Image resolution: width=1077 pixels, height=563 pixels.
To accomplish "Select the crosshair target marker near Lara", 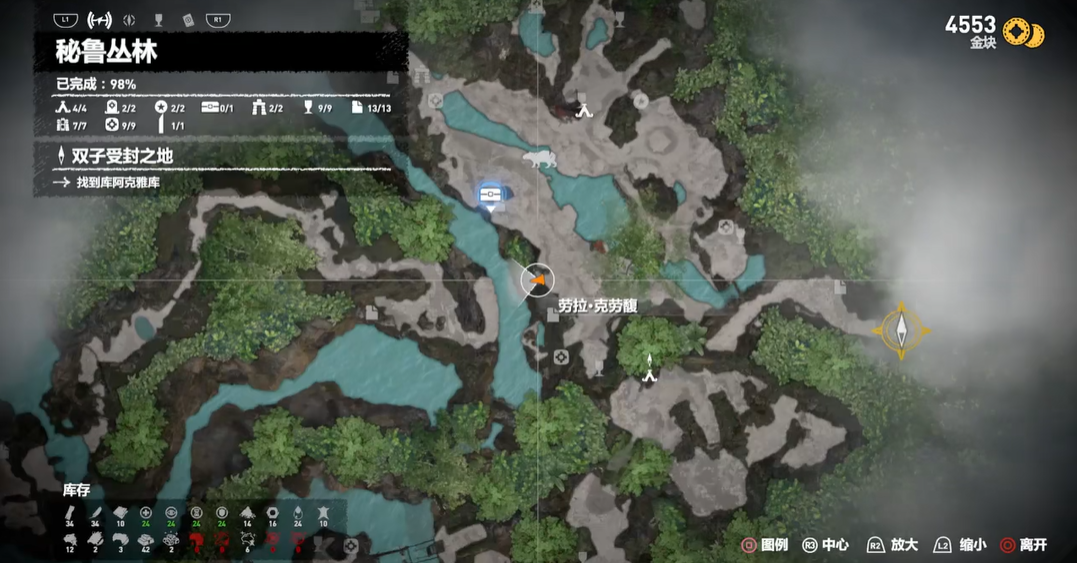I will (560, 356).
